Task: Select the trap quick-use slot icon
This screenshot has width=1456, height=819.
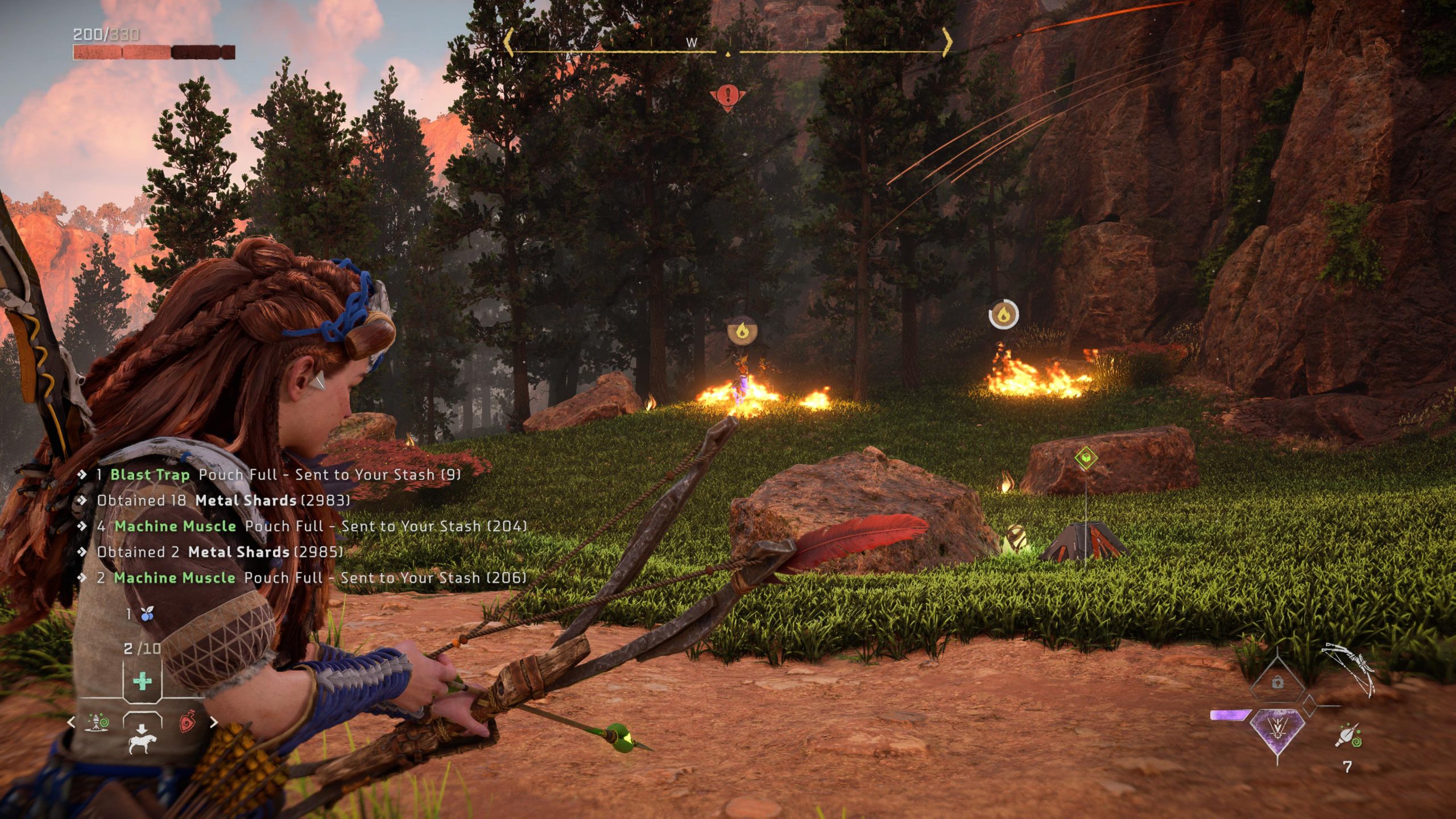Action: 96,723
